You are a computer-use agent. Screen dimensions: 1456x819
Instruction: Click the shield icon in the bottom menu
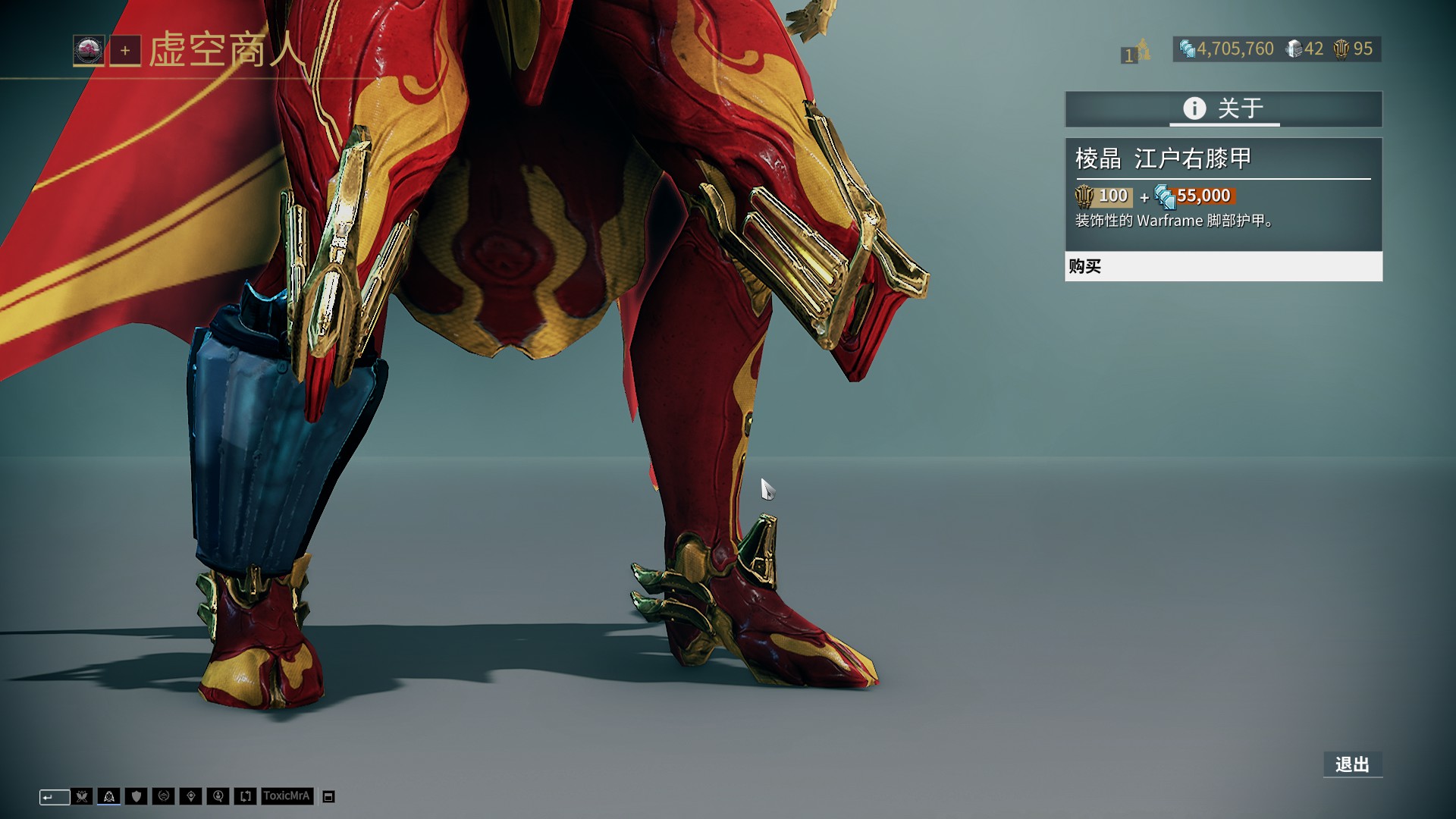pos(136,796)
